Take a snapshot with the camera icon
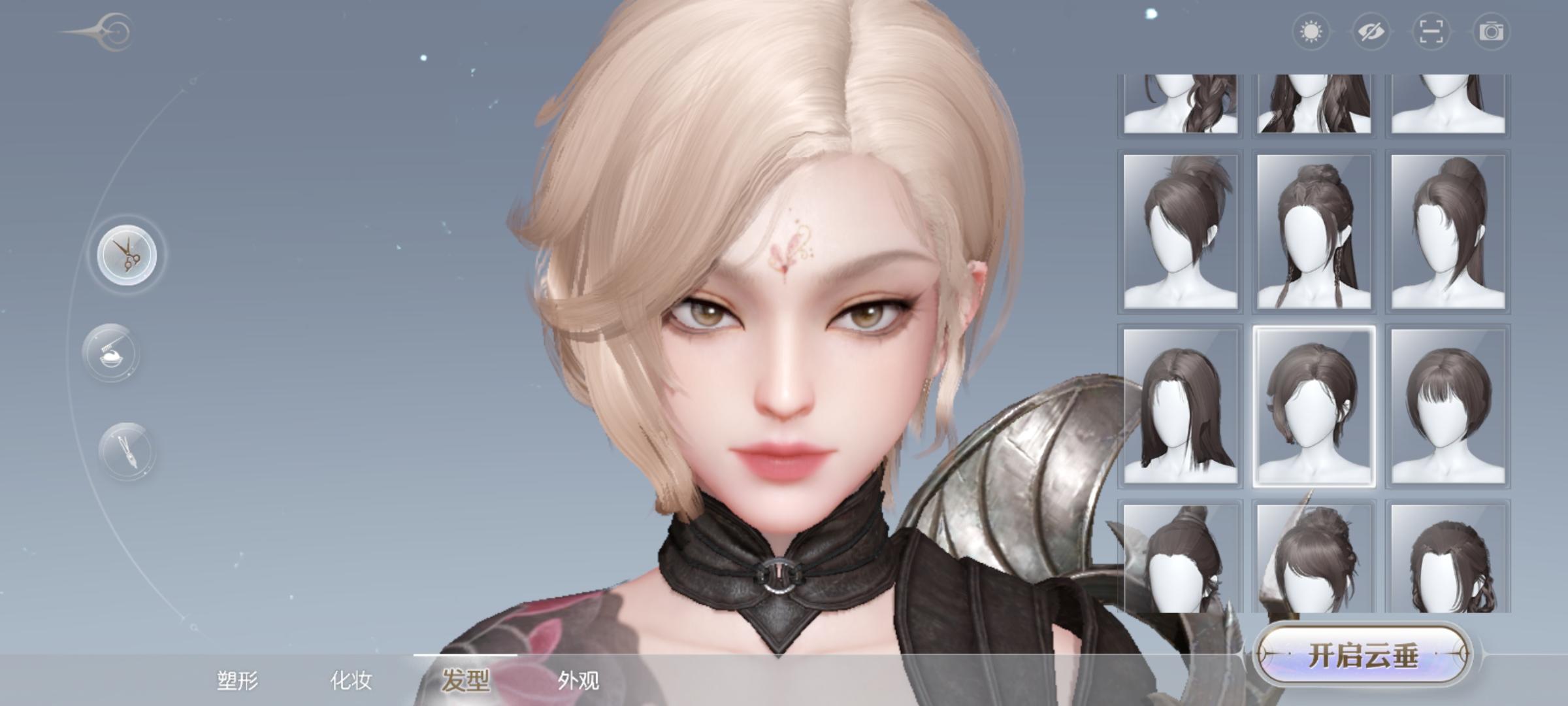 click(x=1492, y=31)
